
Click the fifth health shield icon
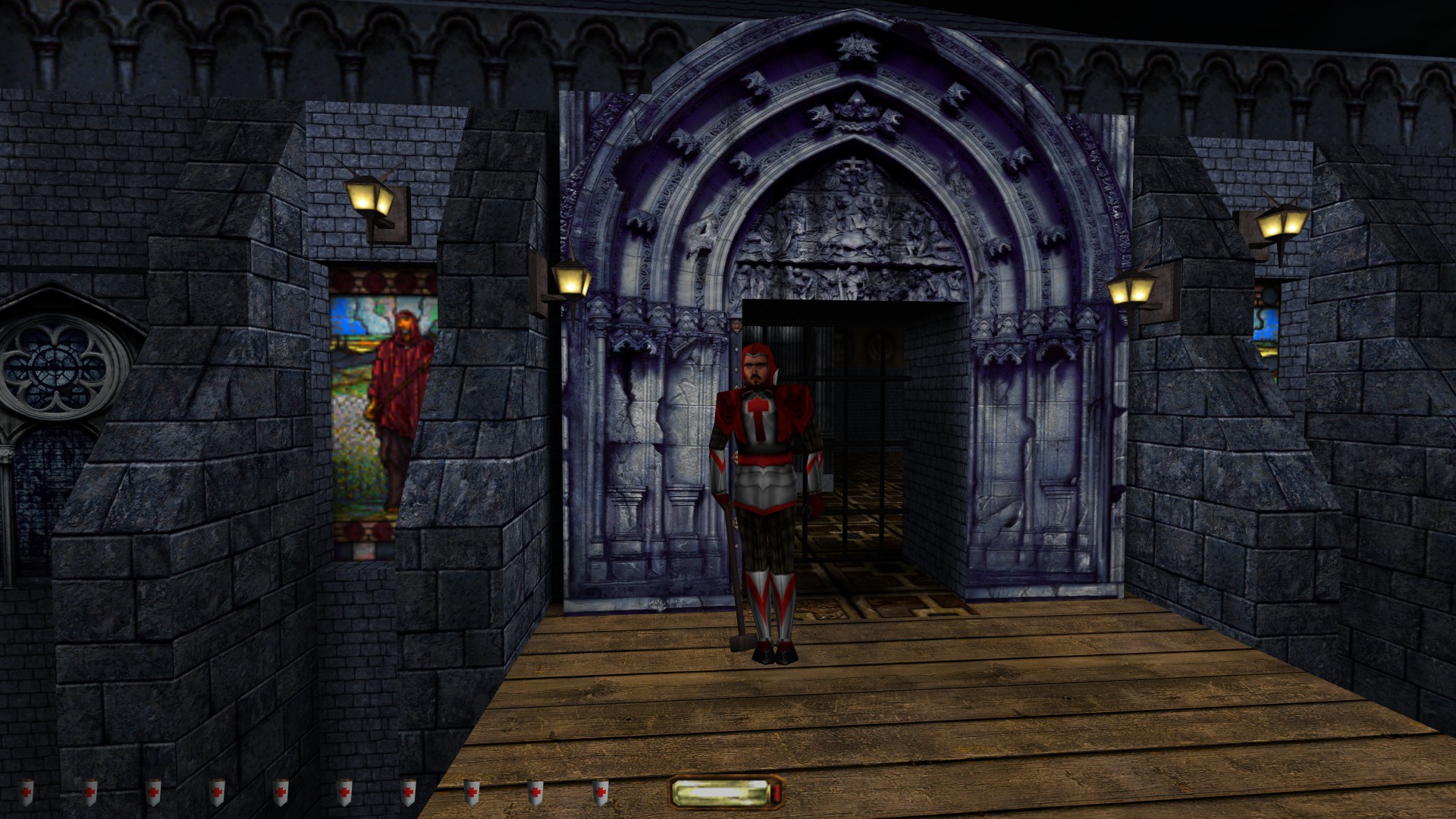281,792
